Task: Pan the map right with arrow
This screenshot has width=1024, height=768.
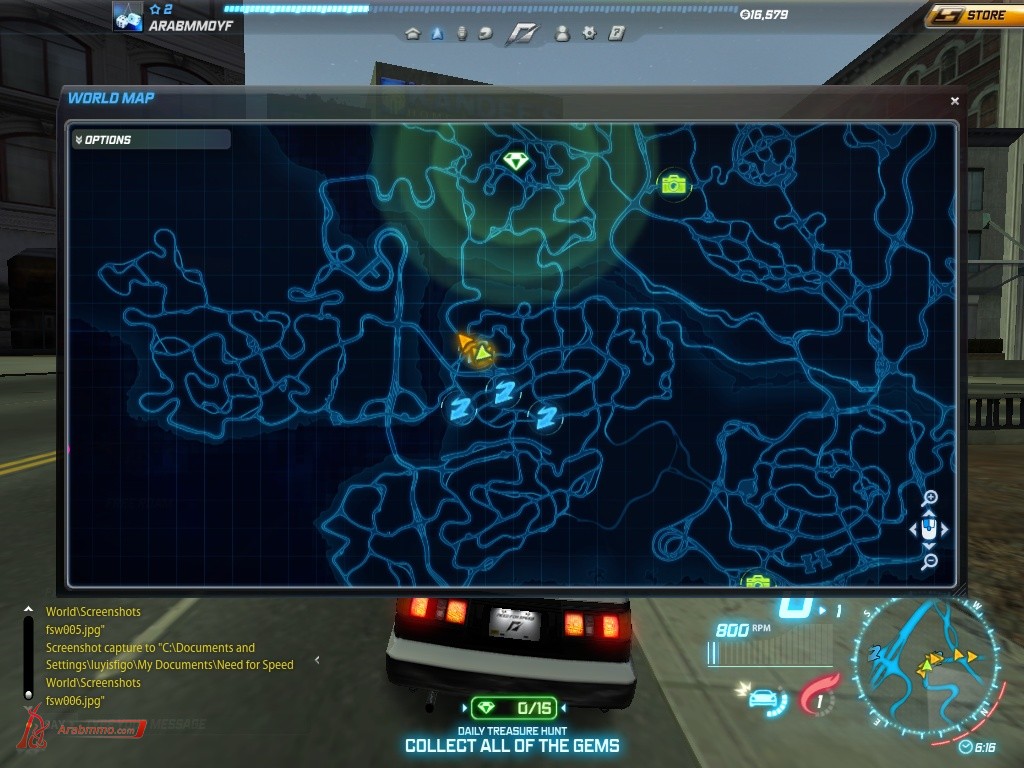Action: 945,530
